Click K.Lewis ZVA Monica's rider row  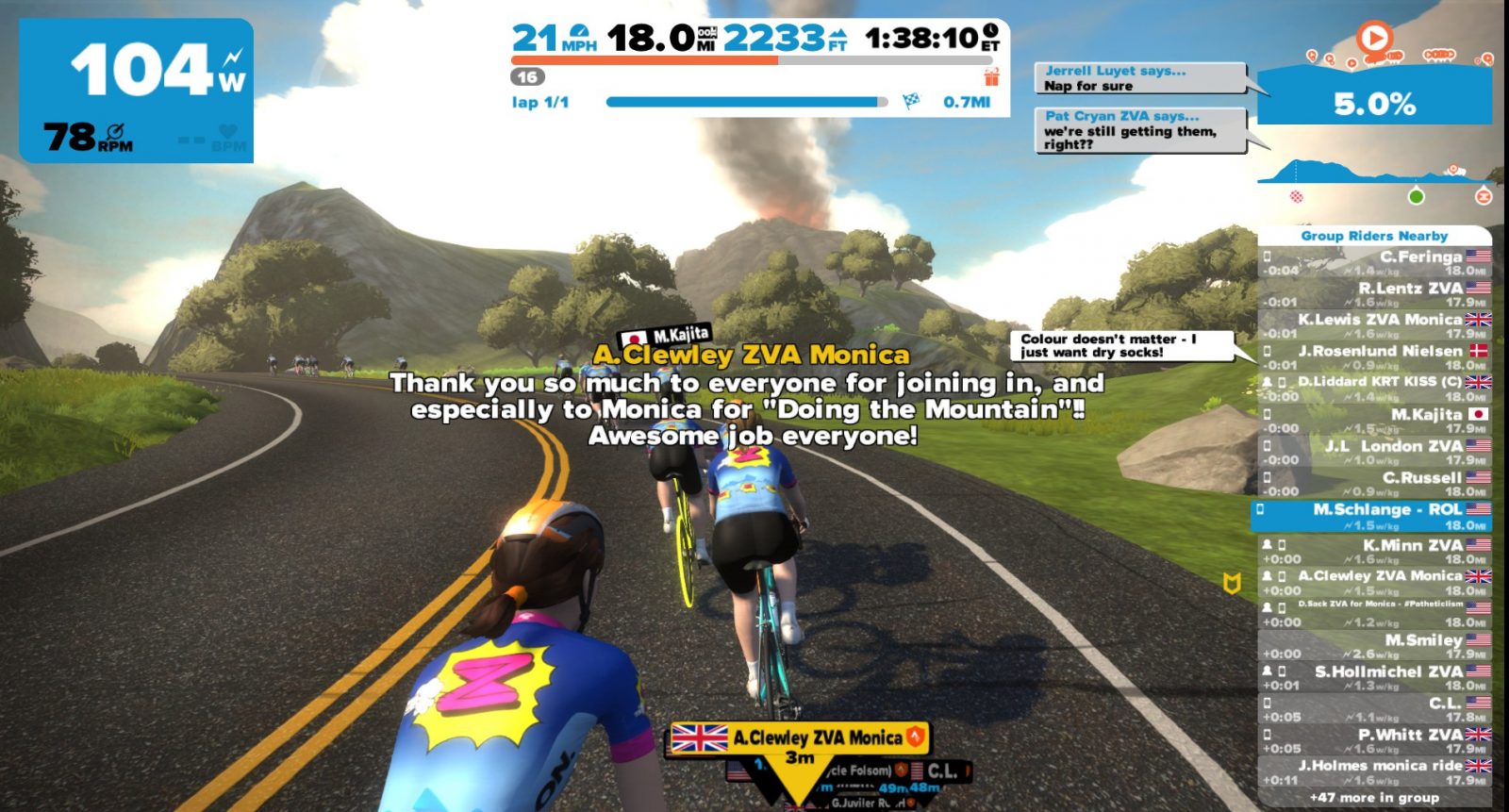[x=1375, y=326]
